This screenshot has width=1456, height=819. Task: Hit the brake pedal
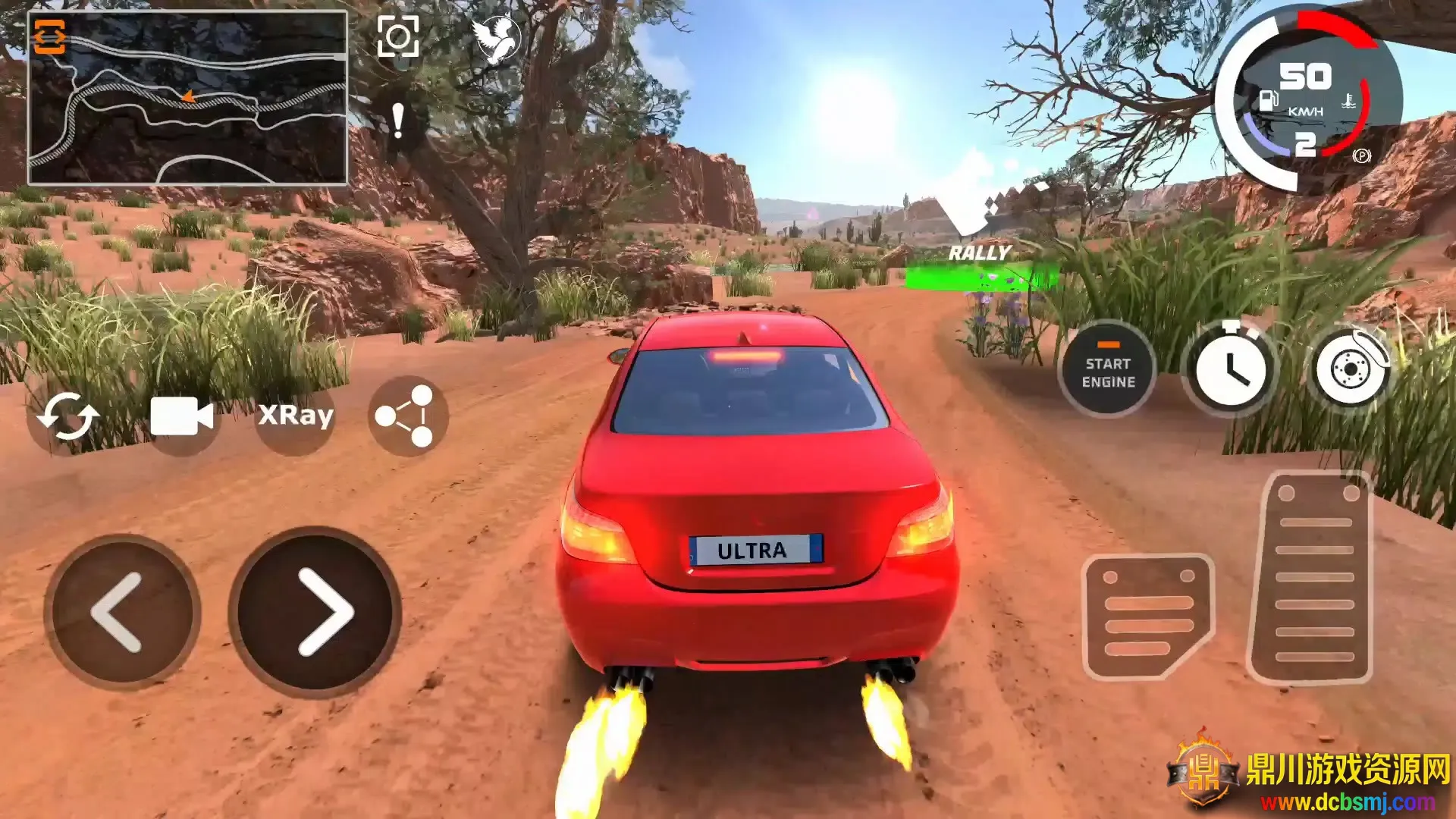tap(1148, 616)
